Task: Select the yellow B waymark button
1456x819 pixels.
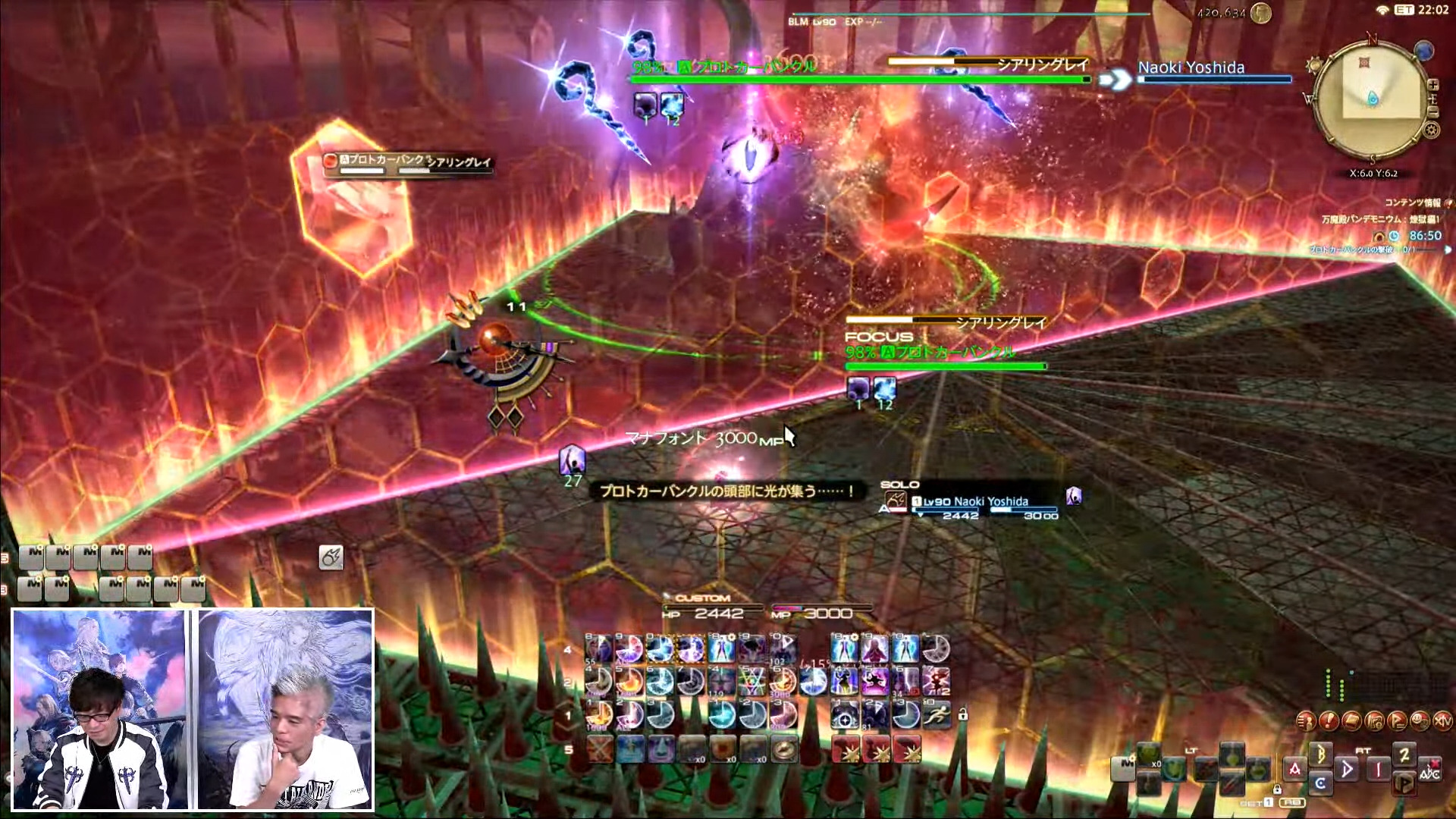Action: click(x=1320, y=754)
